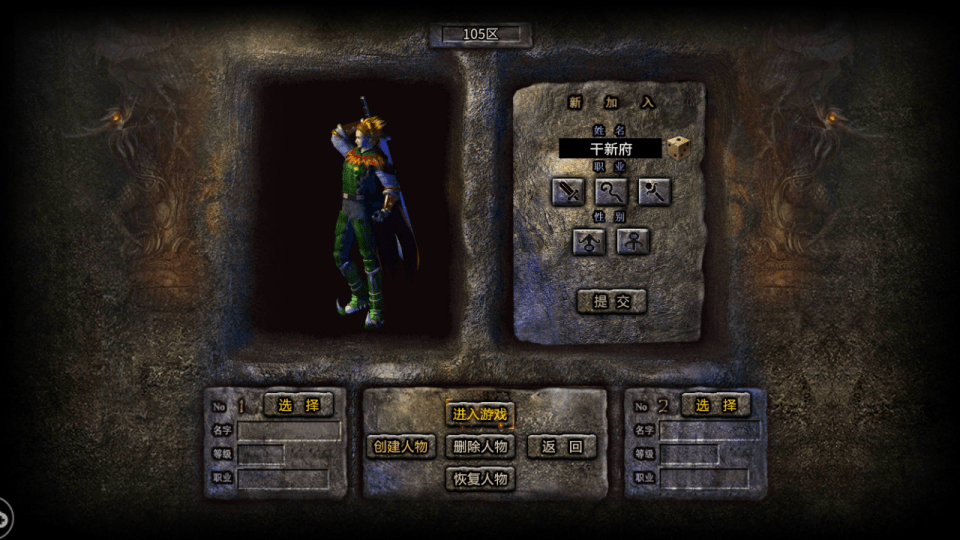
Task: Select 删除人物 to delete a character
Action: (x=480, y=446)
